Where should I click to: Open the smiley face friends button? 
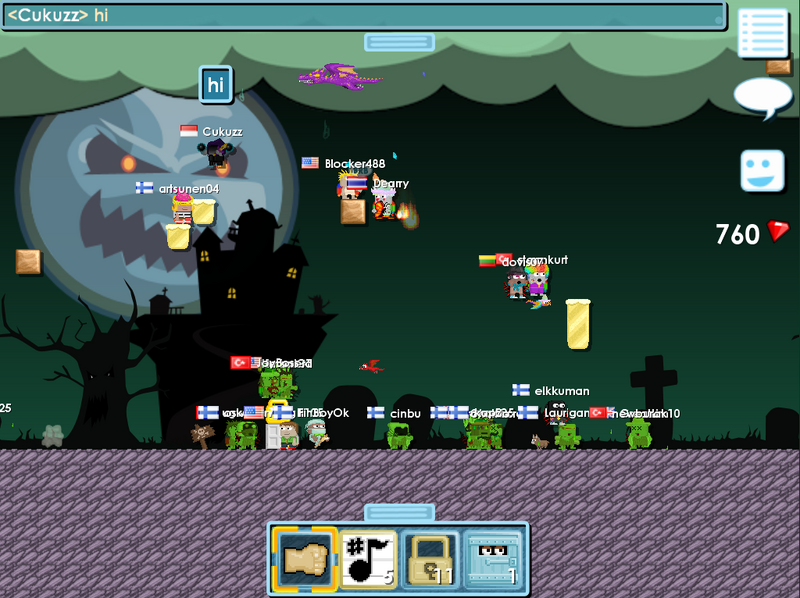pos(762,170)
